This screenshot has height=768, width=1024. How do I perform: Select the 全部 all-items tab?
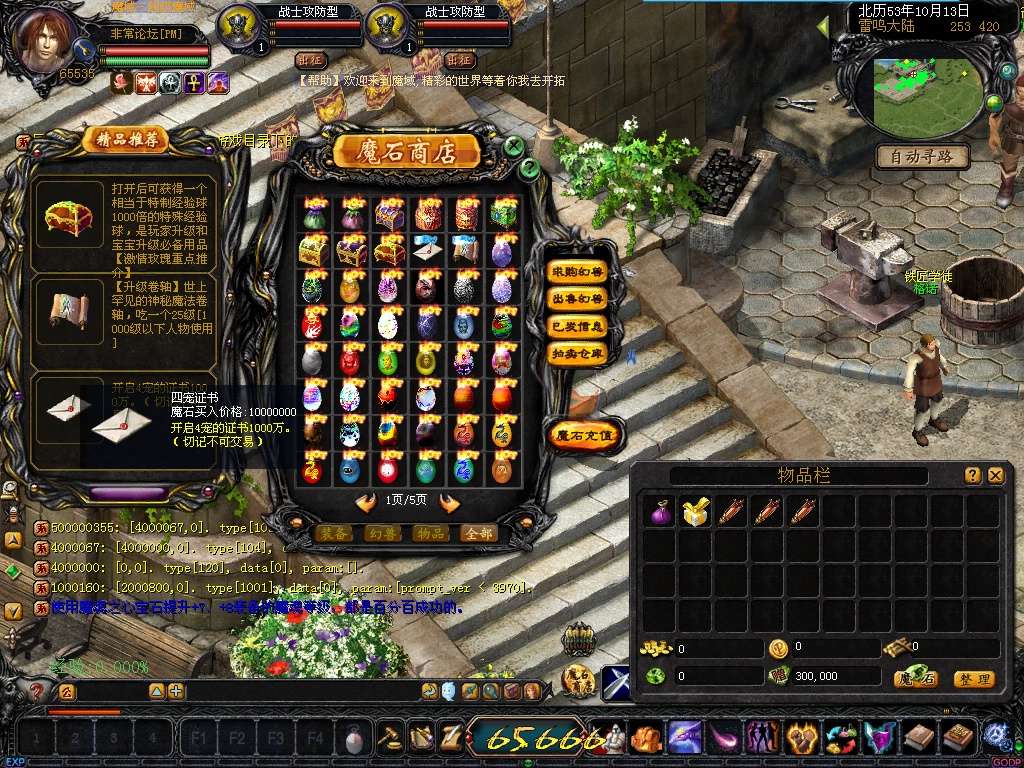[x=480, y=534]
